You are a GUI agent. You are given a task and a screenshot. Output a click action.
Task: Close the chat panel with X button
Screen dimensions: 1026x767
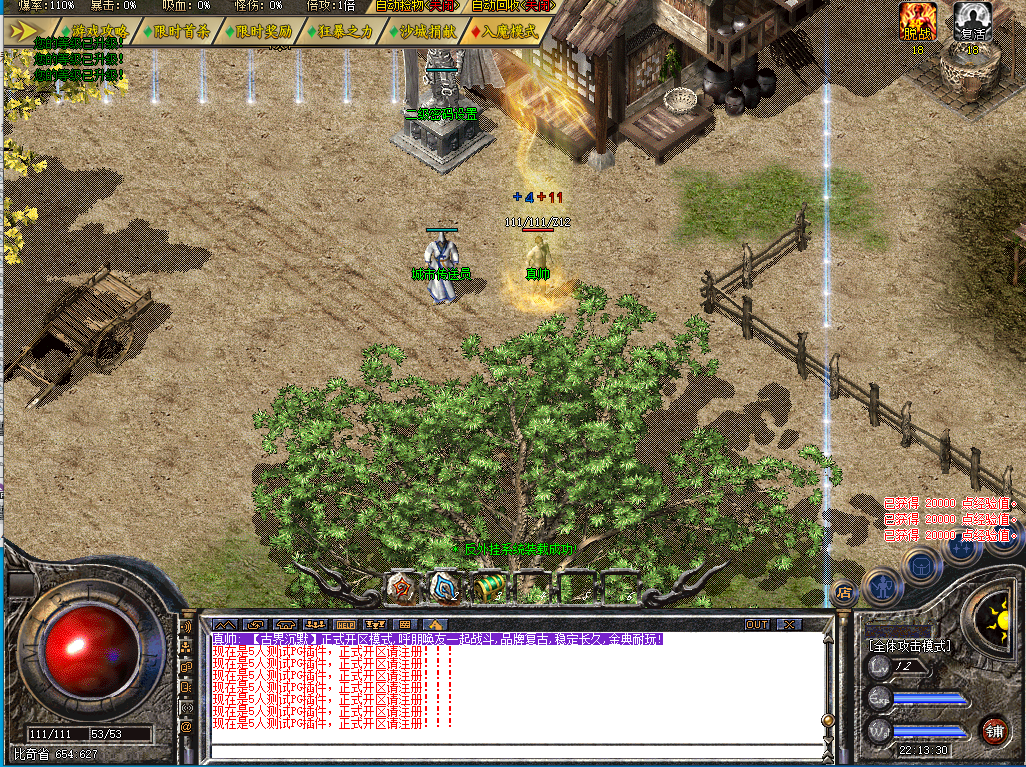(789, 624)
